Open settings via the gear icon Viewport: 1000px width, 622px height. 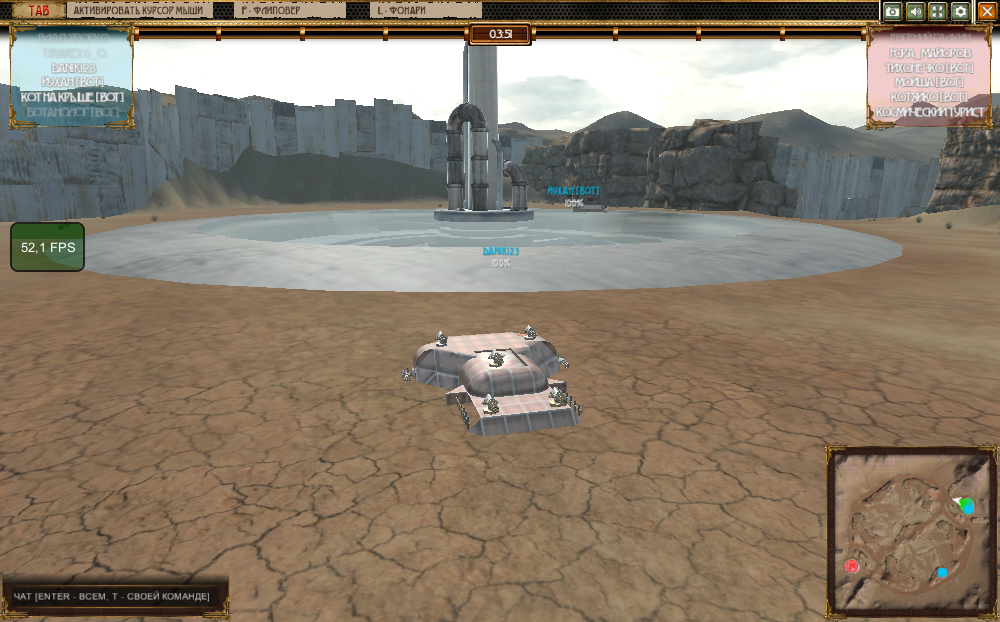960,11
